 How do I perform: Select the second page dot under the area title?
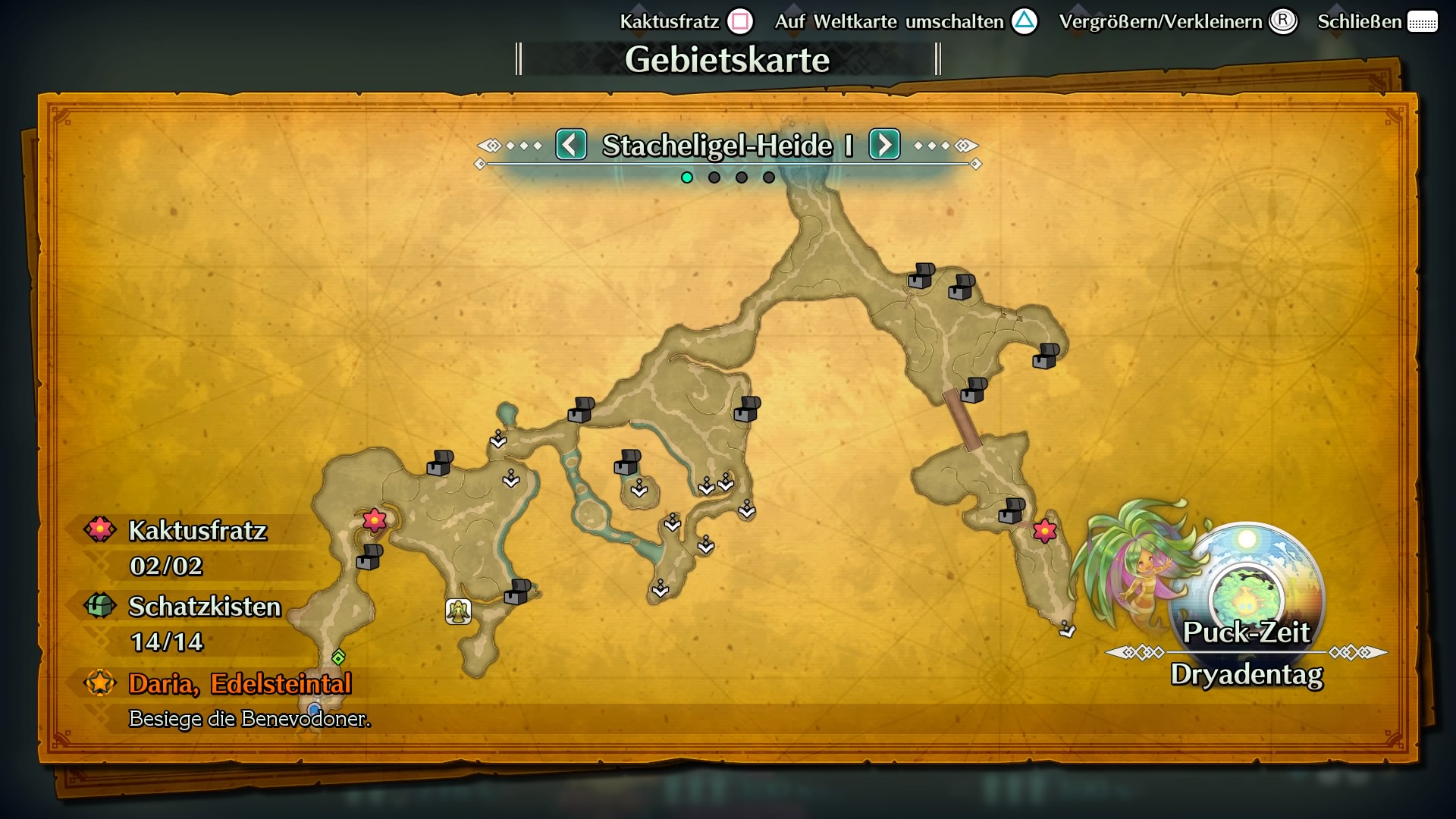[x=714, y=177]
